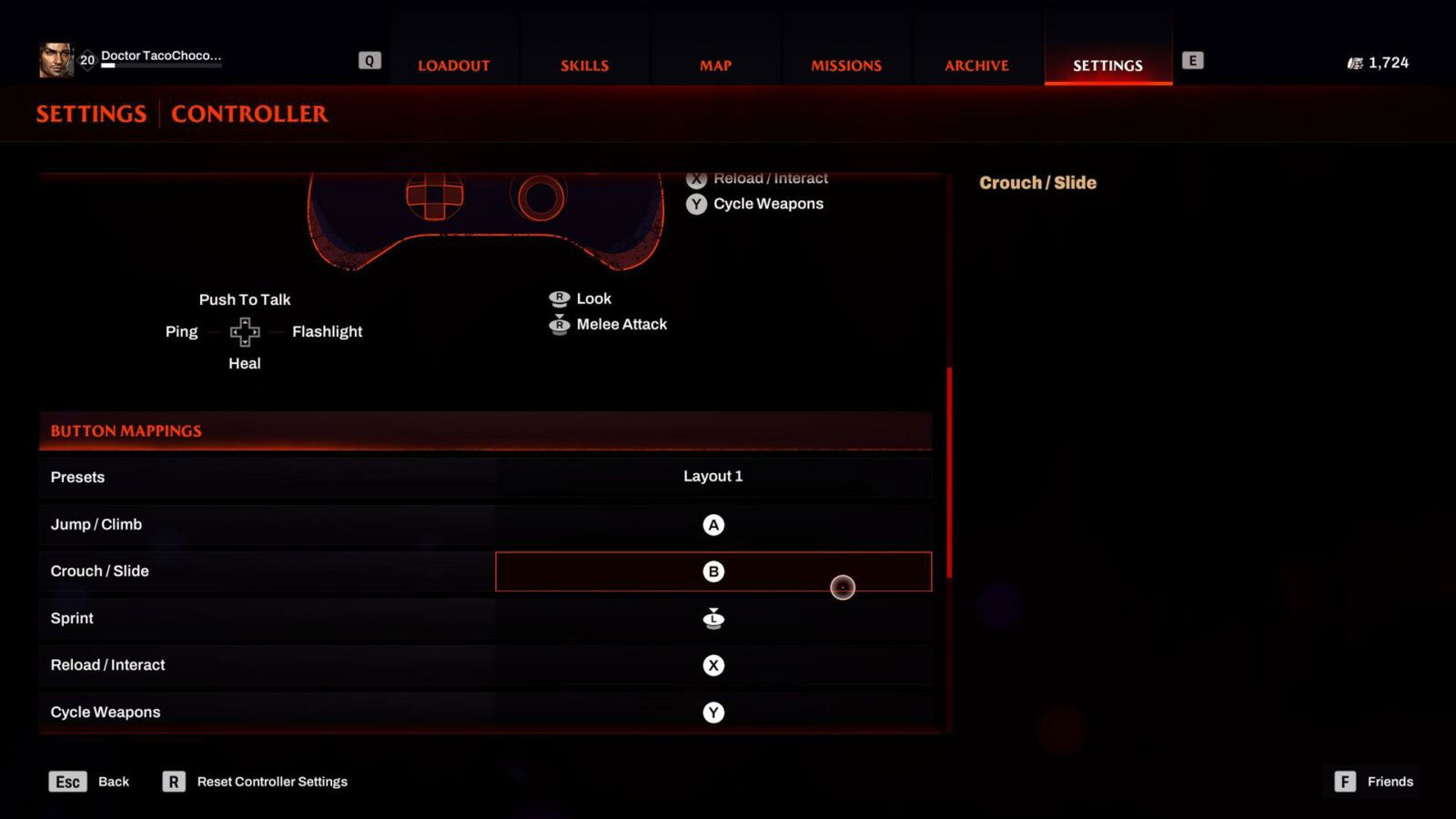Switch to the Loadout tab
This screenshot has width=1456, height=819.
[453, 65]
